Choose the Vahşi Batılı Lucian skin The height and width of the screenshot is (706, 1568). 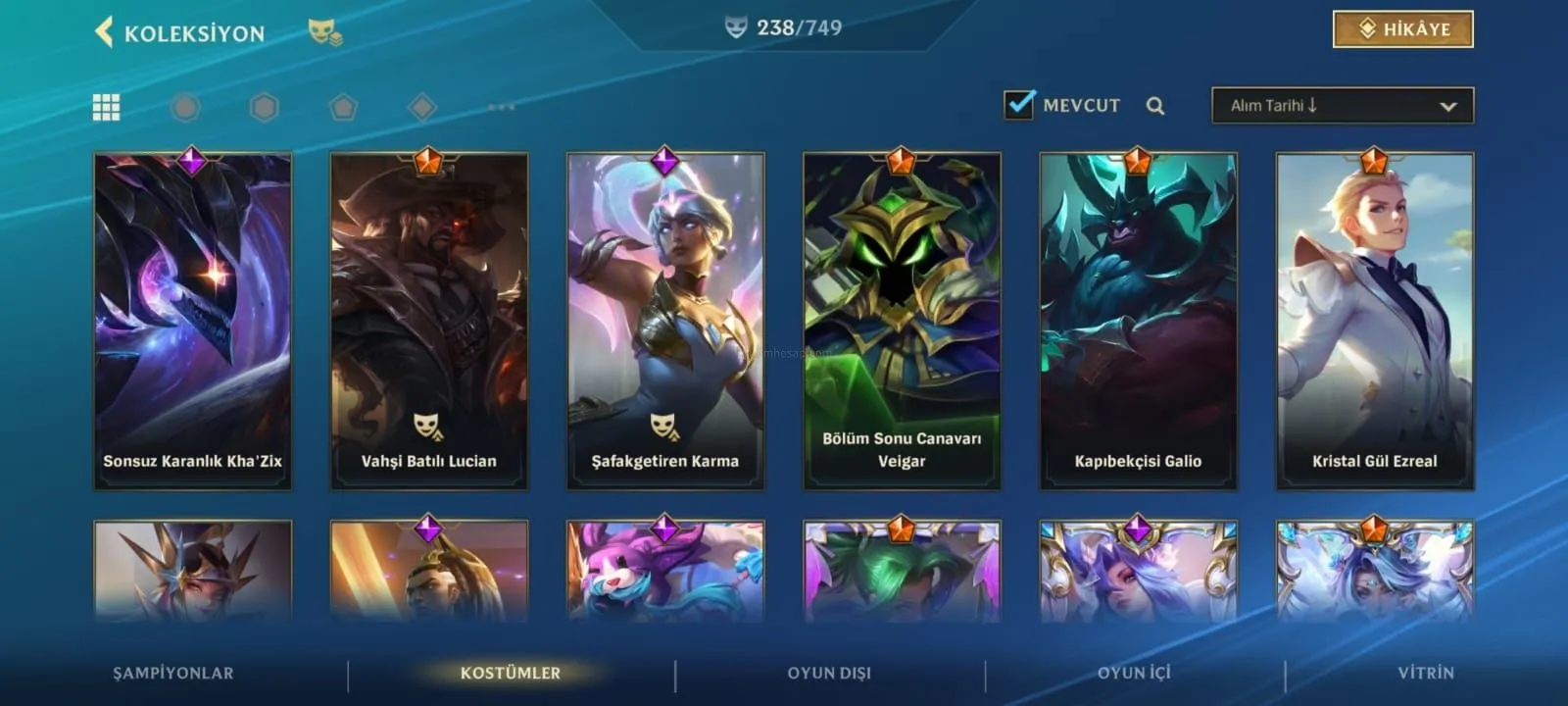[x=429, y=320]
